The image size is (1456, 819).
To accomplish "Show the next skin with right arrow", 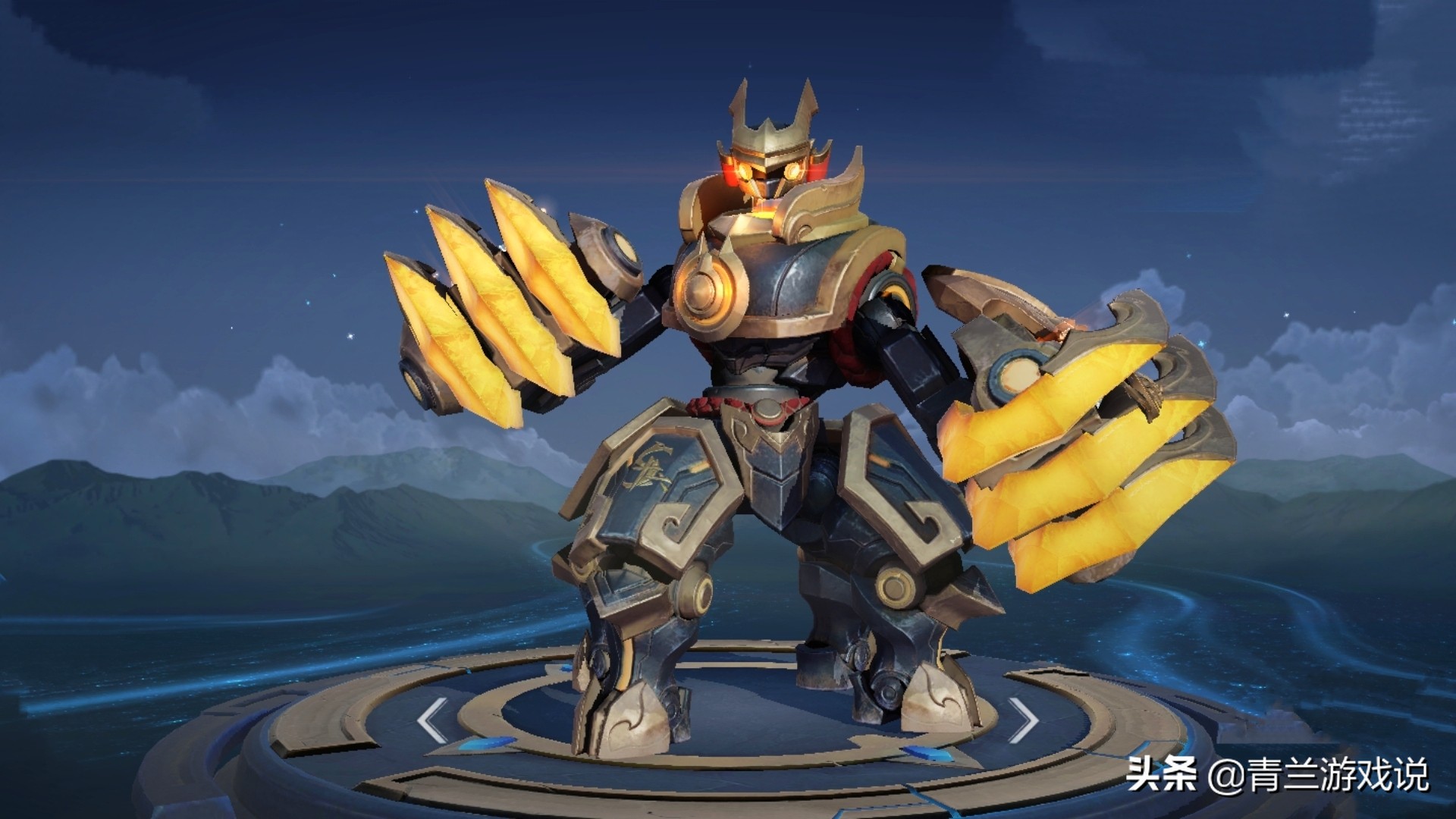I will coord(1024,718).
